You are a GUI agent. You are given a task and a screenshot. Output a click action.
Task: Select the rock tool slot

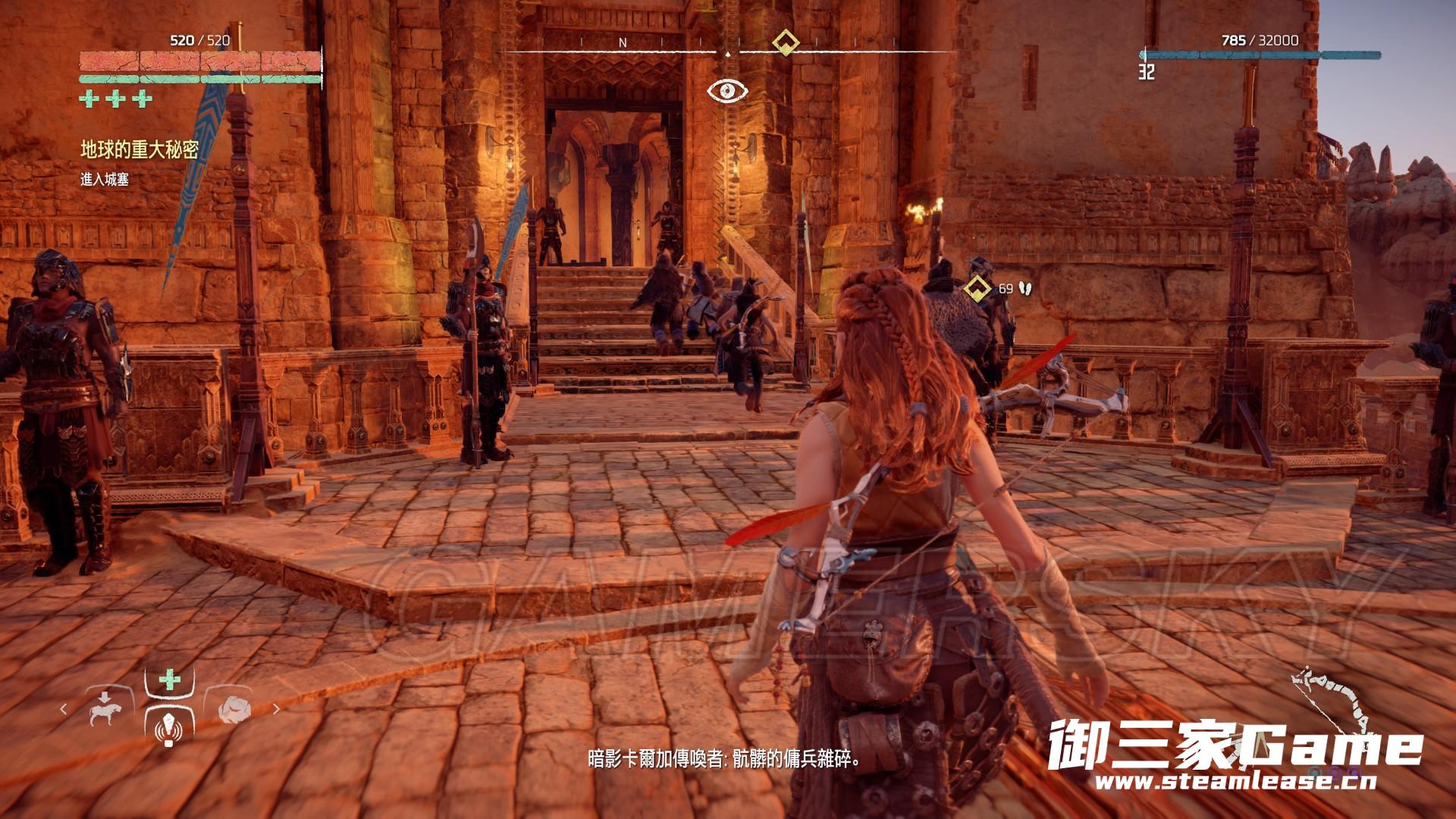point(233,709)
